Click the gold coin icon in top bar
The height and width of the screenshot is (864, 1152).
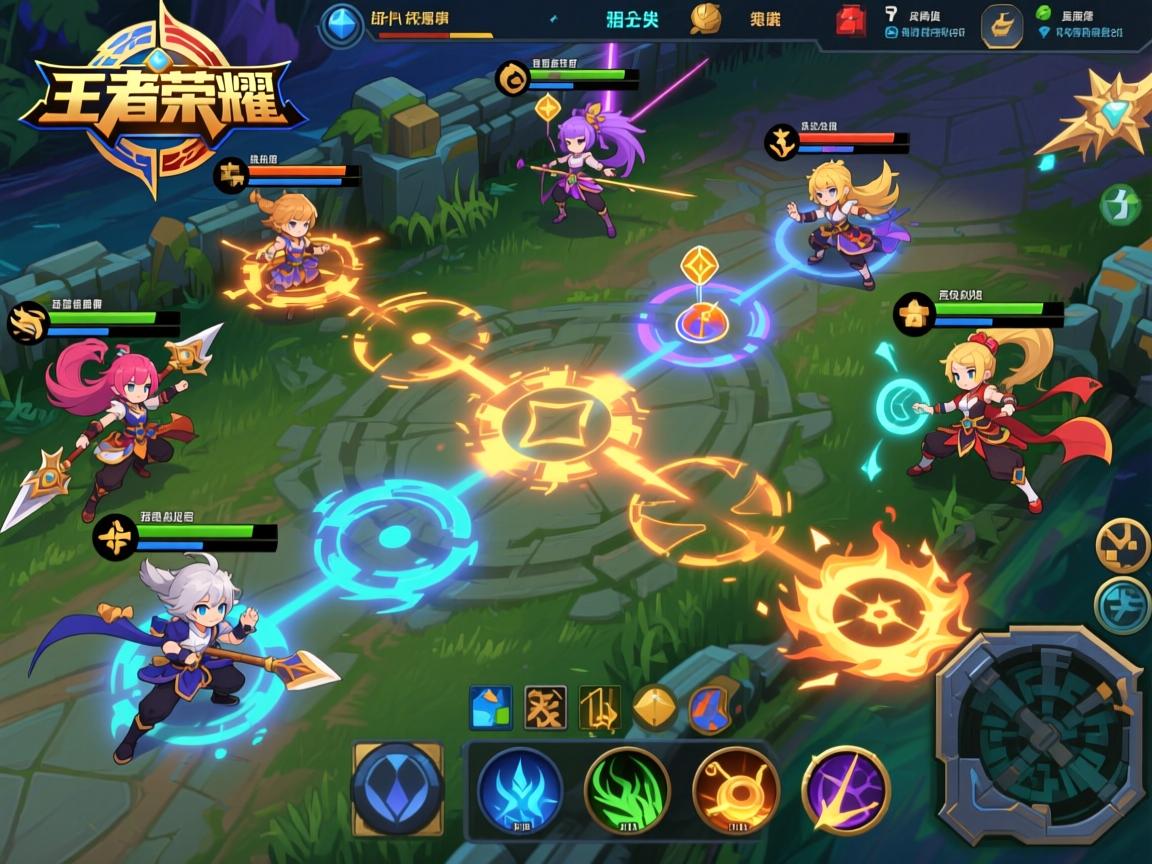(x=706, y=20)
